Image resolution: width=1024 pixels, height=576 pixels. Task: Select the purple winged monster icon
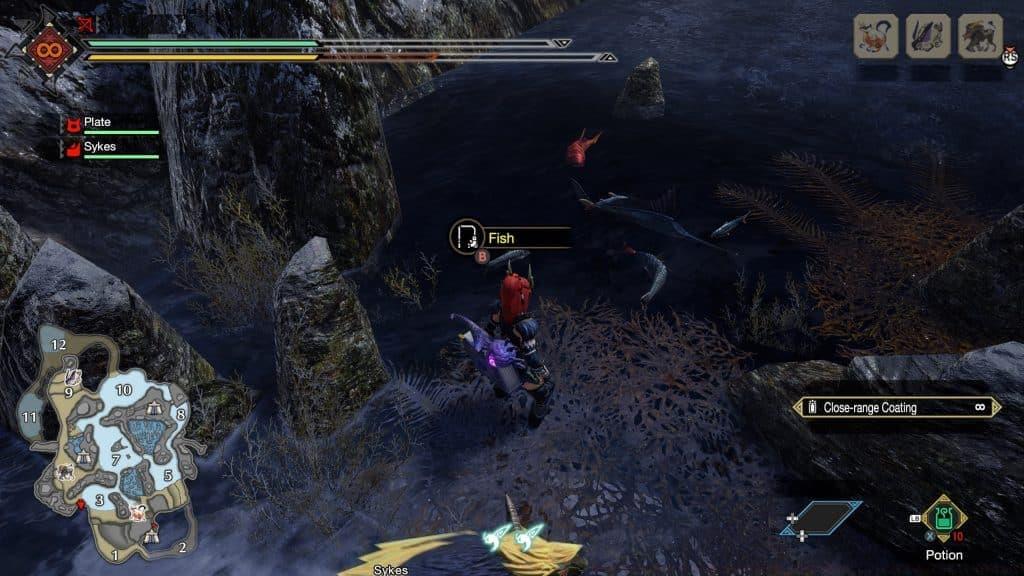coord(927,36)
